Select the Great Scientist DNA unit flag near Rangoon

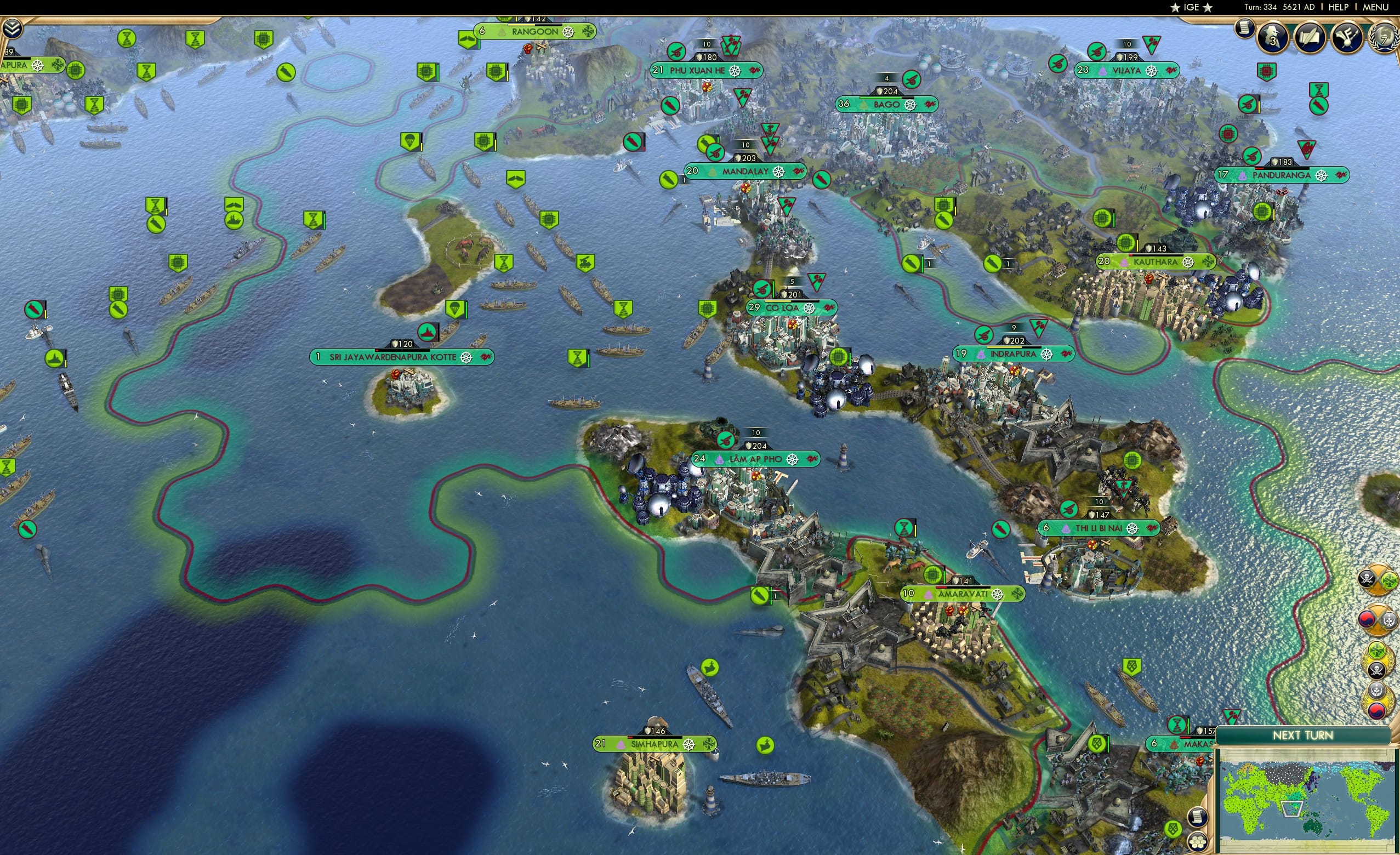[x=196, y=39]
